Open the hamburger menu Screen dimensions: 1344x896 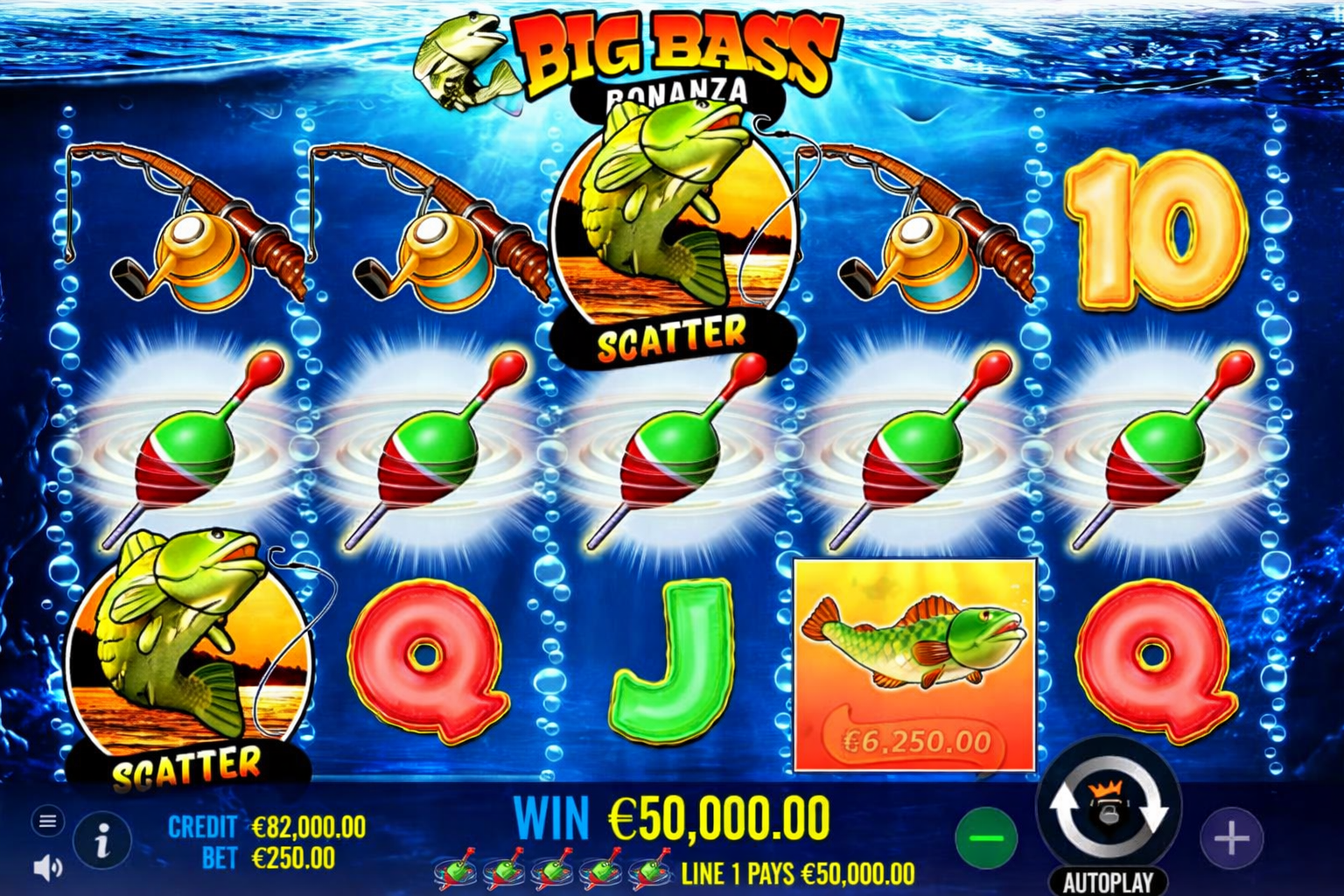(48, 821)
